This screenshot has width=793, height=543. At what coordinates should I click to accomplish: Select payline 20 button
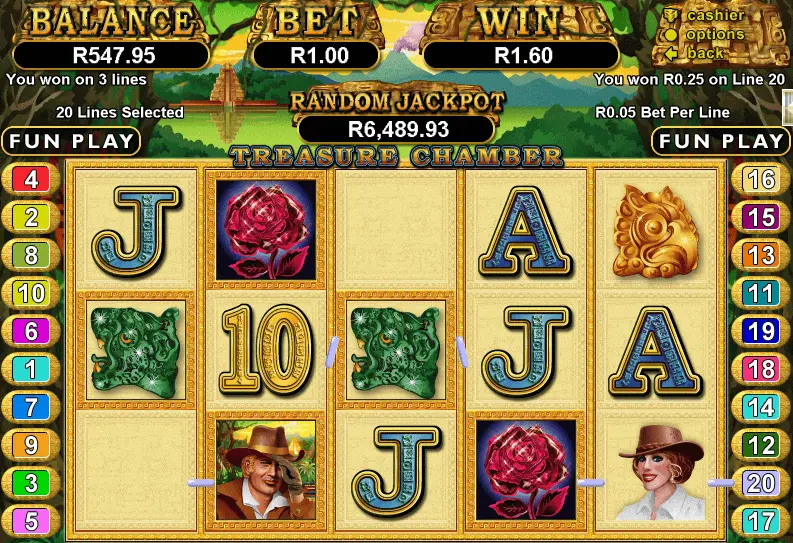click(x=761, y=483)
